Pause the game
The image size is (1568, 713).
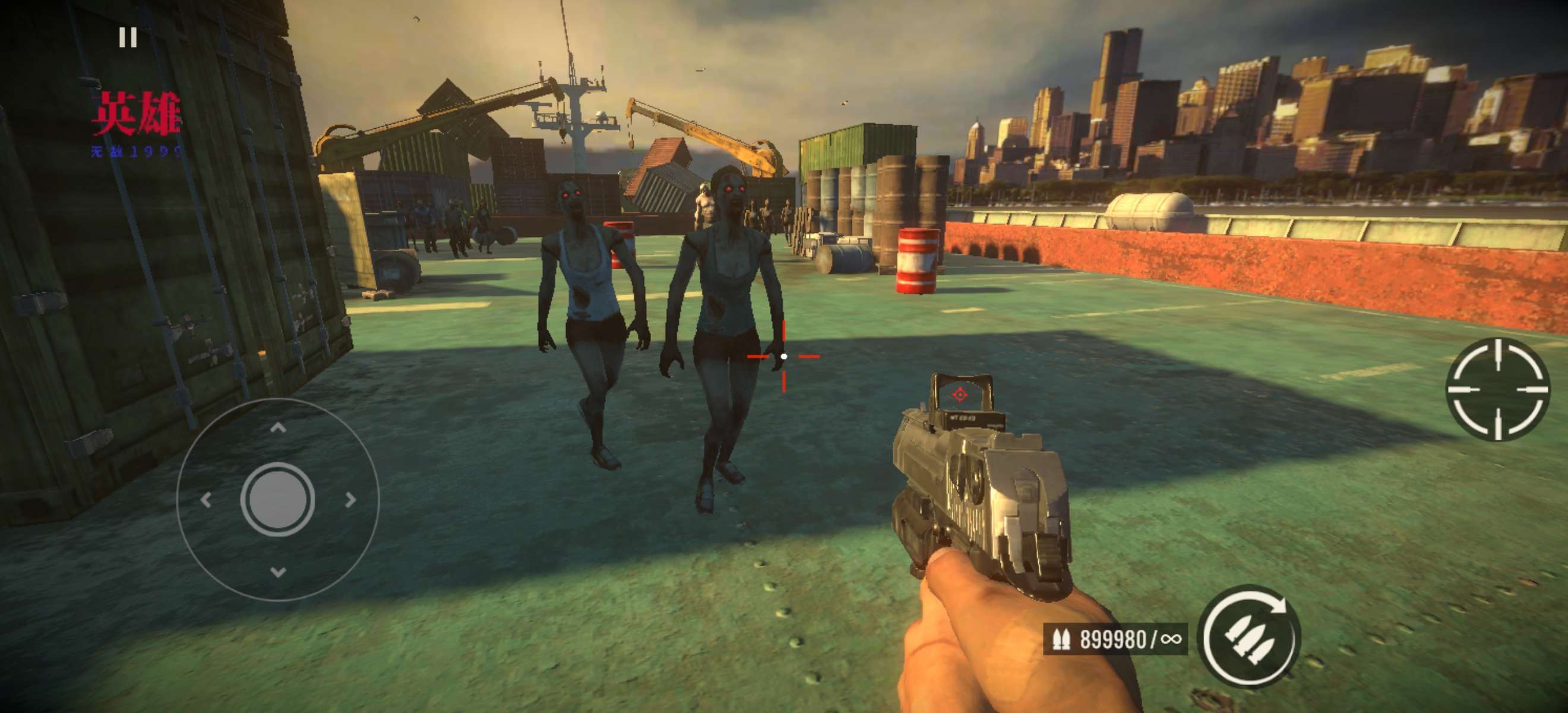click(x=128, y=38)
